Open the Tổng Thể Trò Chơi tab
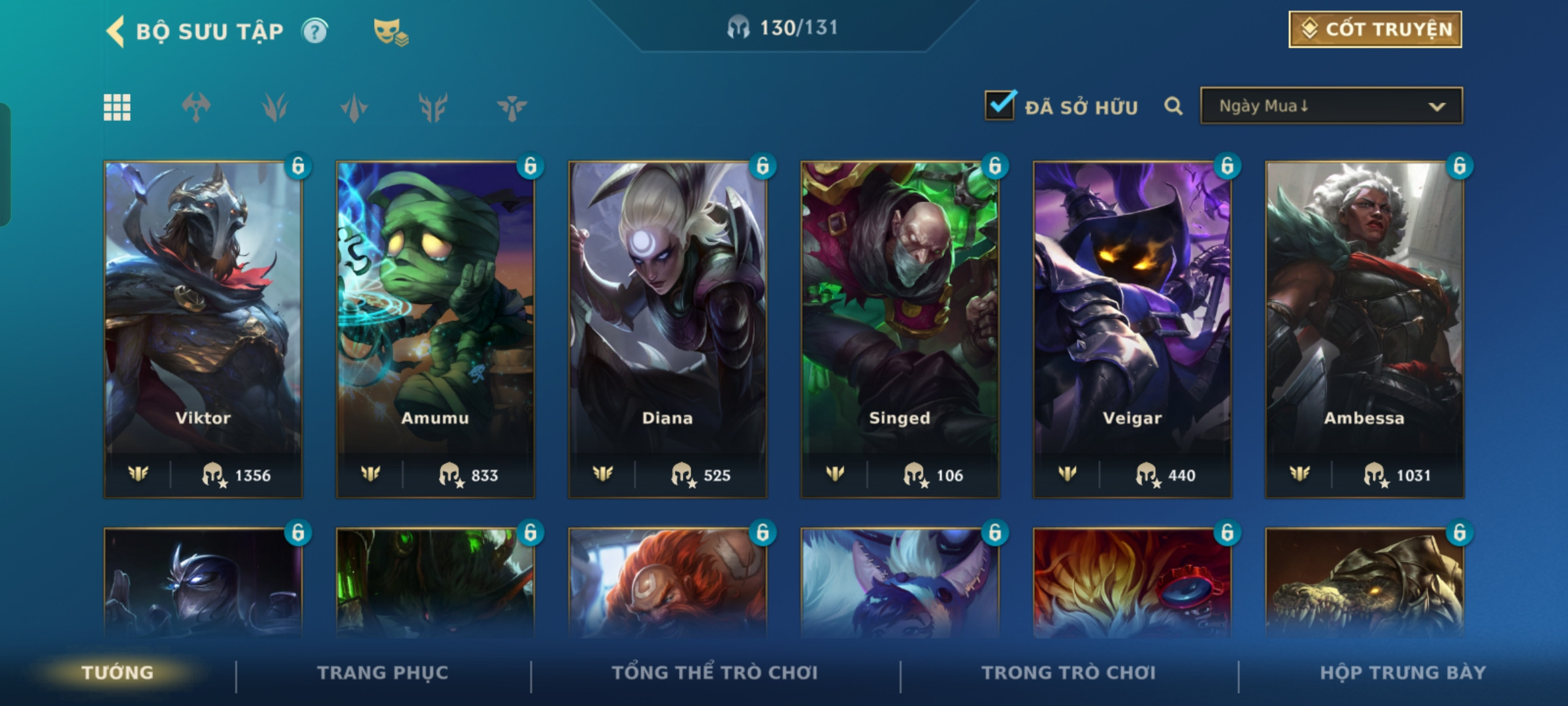The width and height of the screenshot is (1568, 706). (x=715, y=673)
